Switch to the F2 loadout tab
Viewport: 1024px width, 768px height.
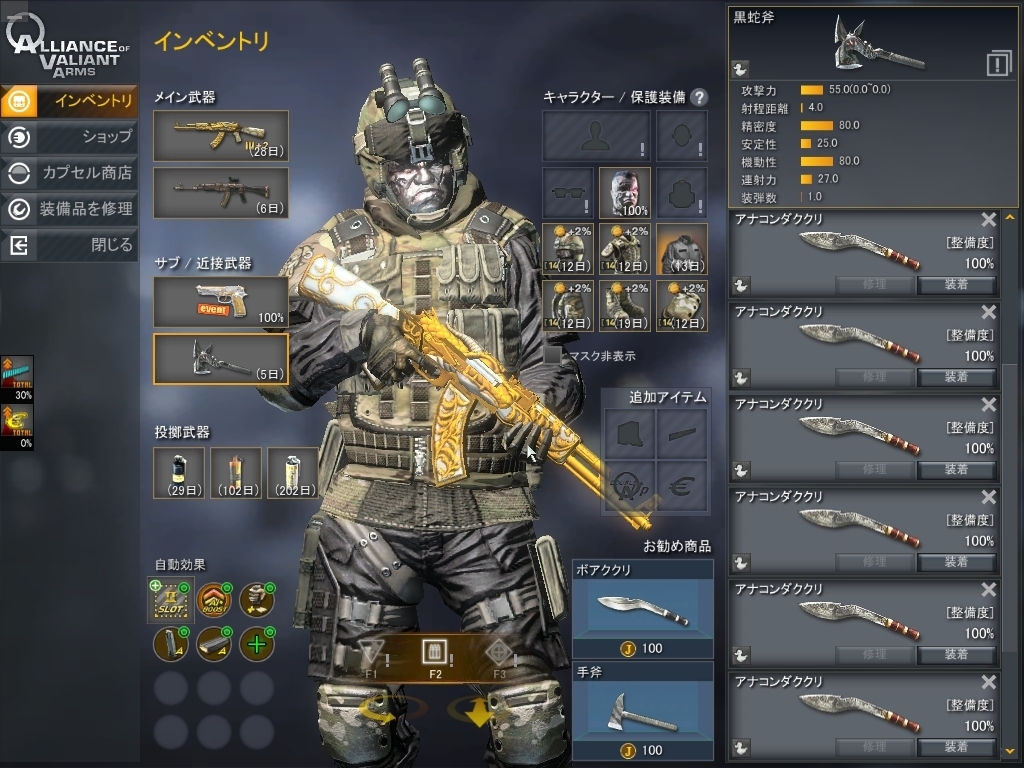434,657
